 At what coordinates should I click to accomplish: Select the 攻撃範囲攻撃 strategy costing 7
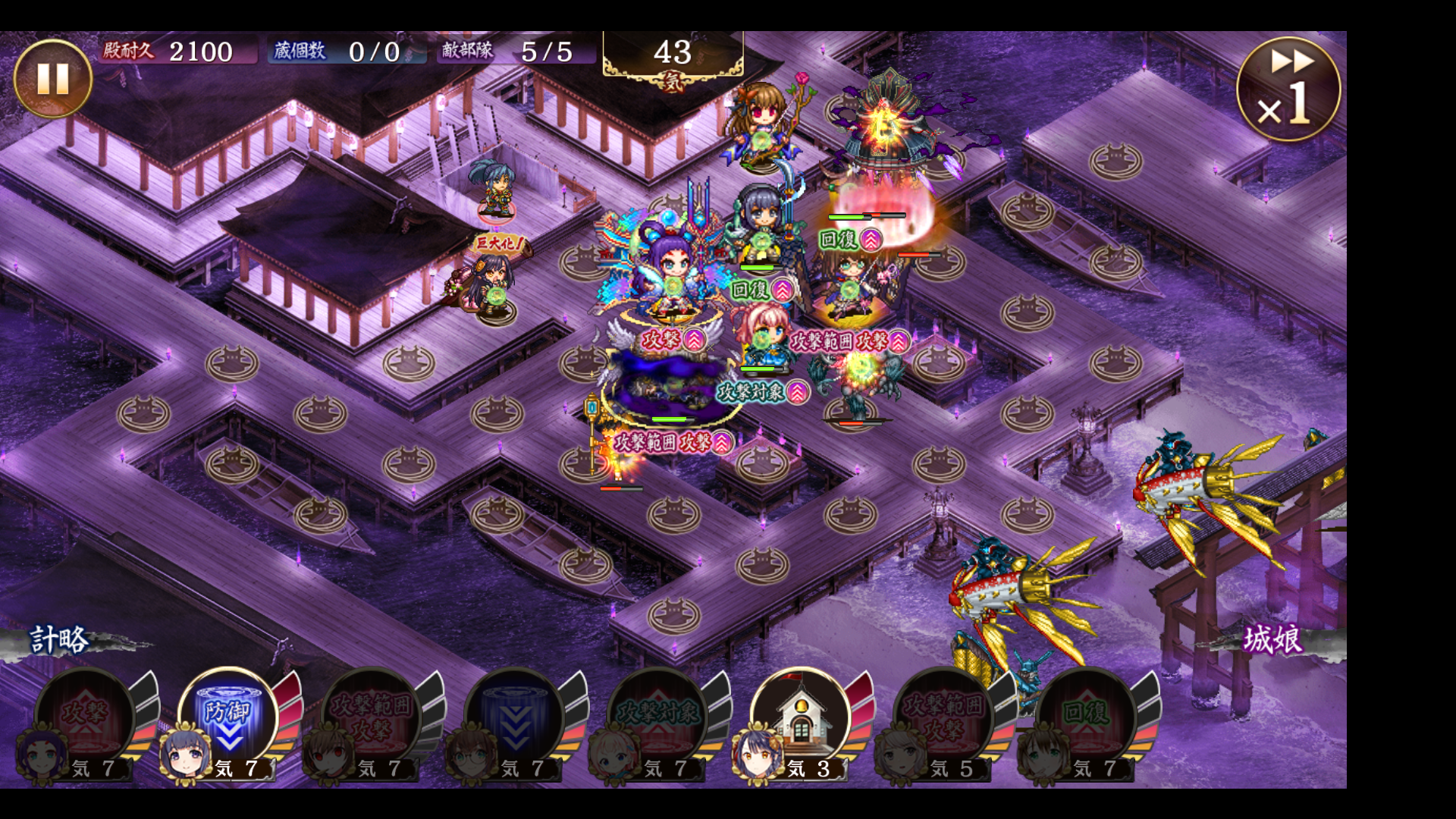click(x=371, y=718)
